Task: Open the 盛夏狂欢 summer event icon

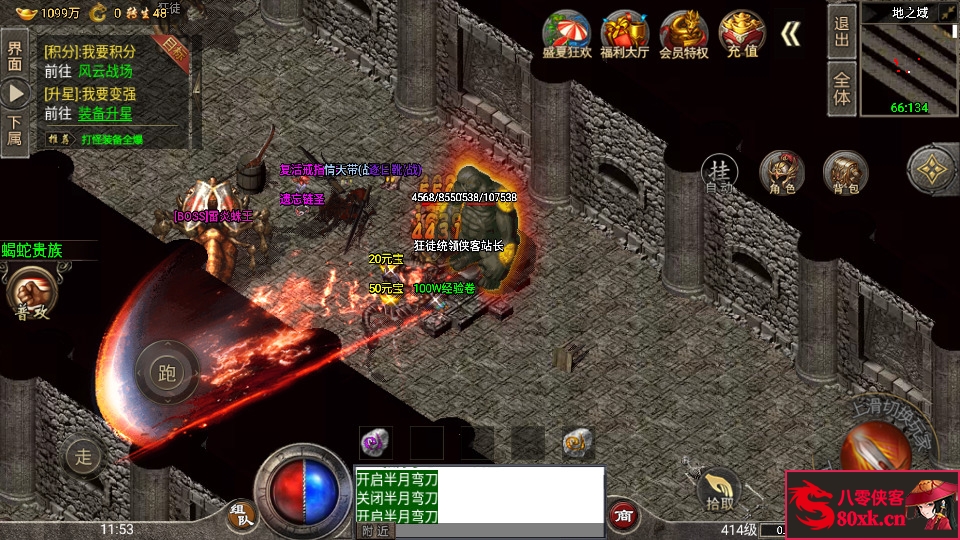Action: (x=568, y=33)
